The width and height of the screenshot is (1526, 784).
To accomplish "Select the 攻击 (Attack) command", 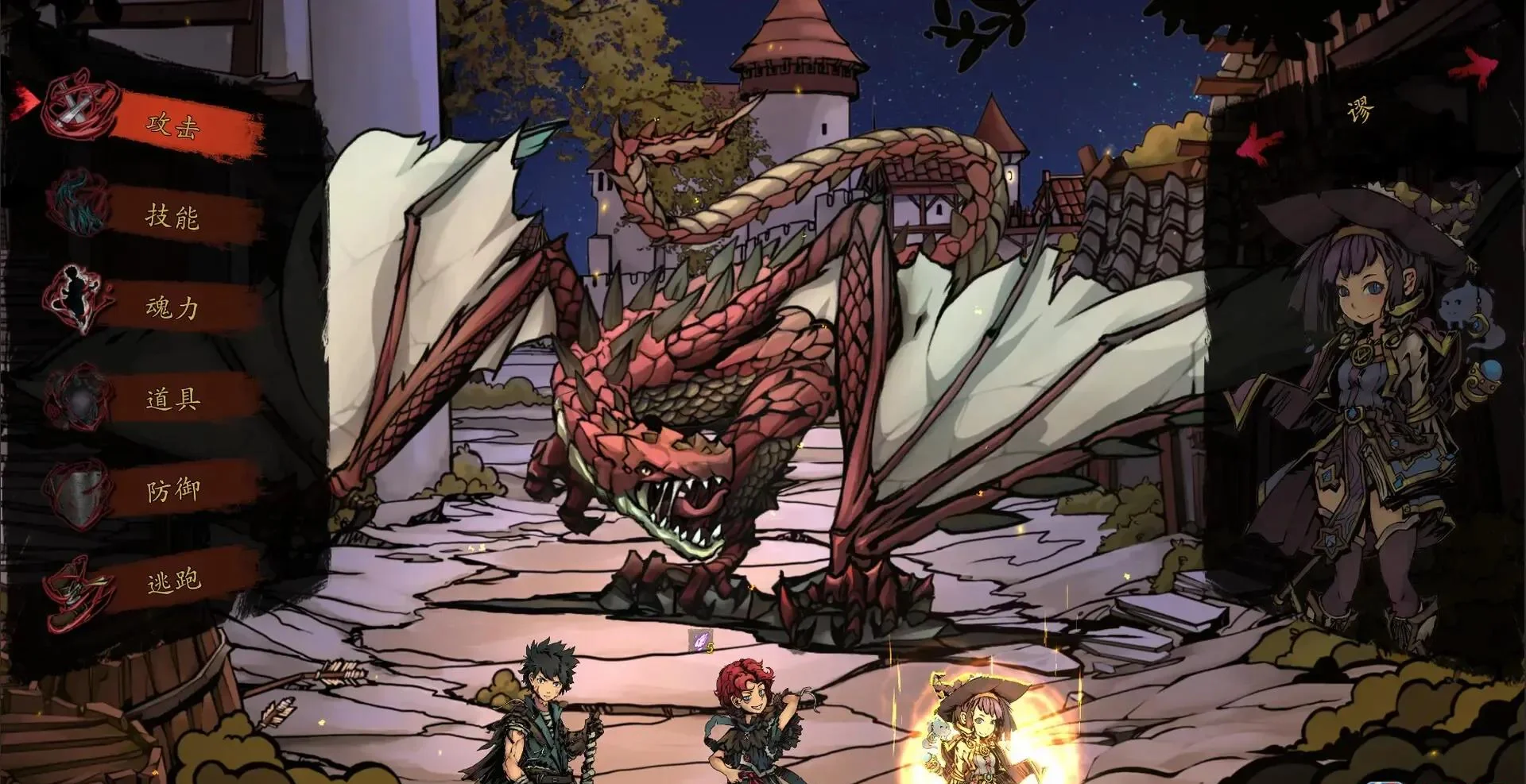I will point(172,125).
